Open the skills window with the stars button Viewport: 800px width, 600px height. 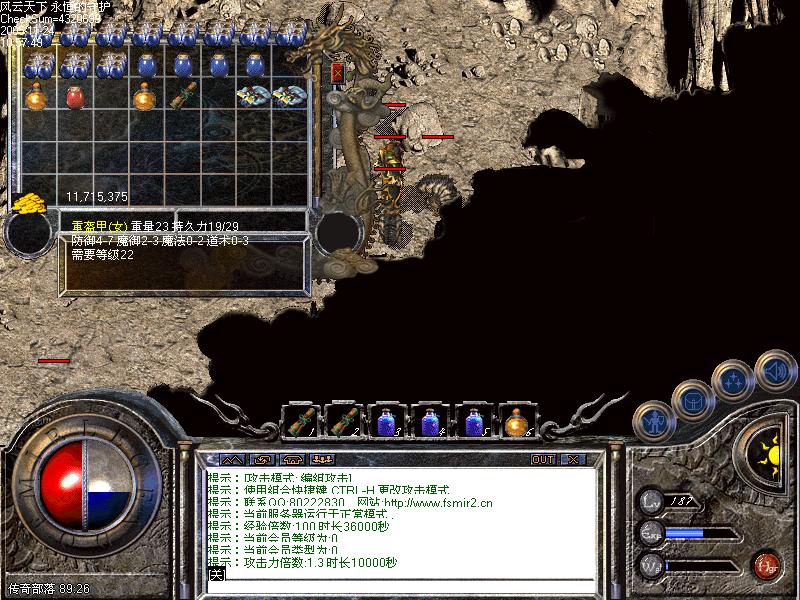click(733, 380)
